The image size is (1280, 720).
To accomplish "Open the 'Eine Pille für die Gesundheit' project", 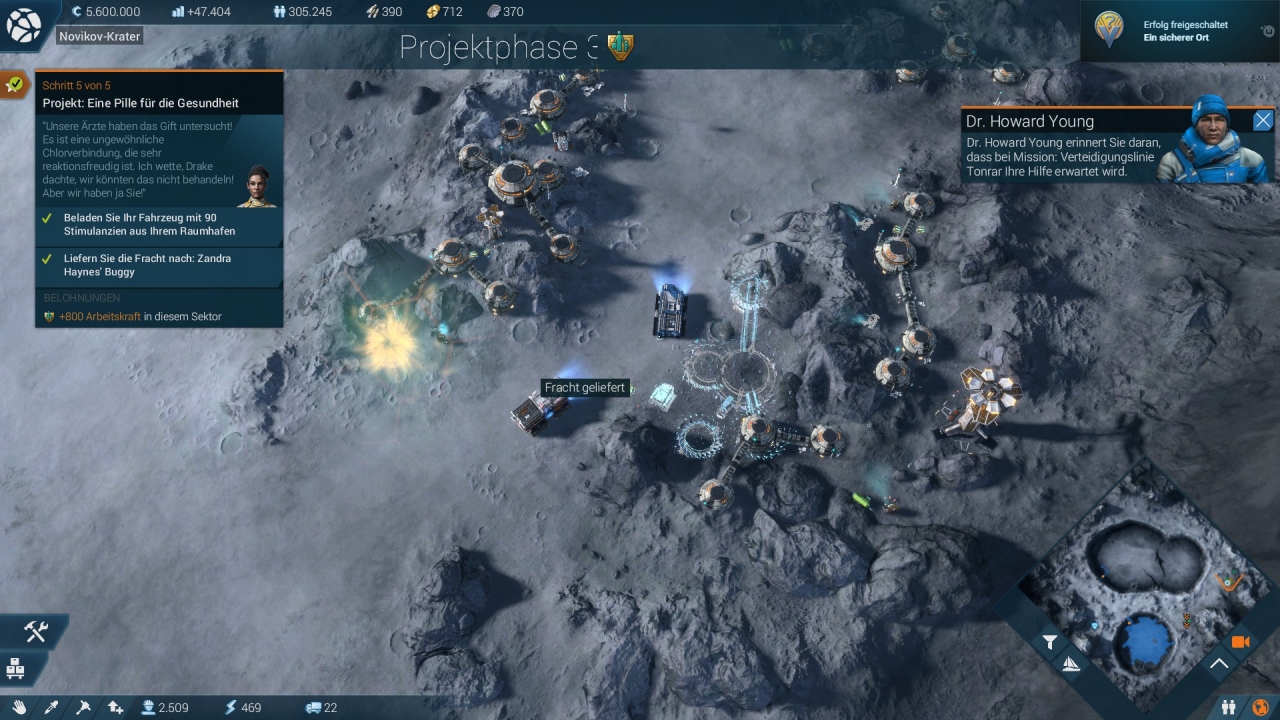I will pyautogui.click(x=140, y=103).
